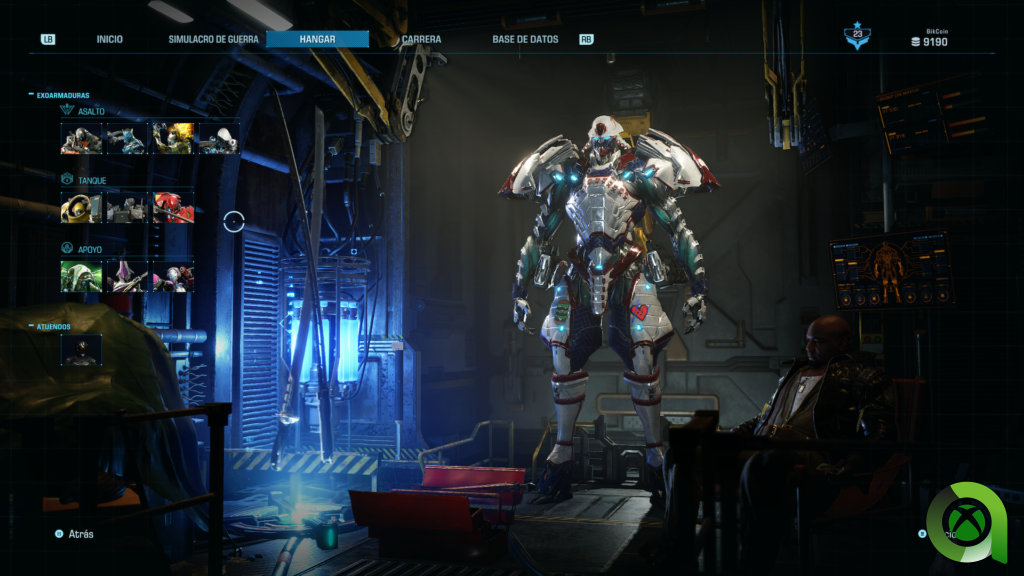Open the Atuendos outfit thumbnail

pos(81,349)
